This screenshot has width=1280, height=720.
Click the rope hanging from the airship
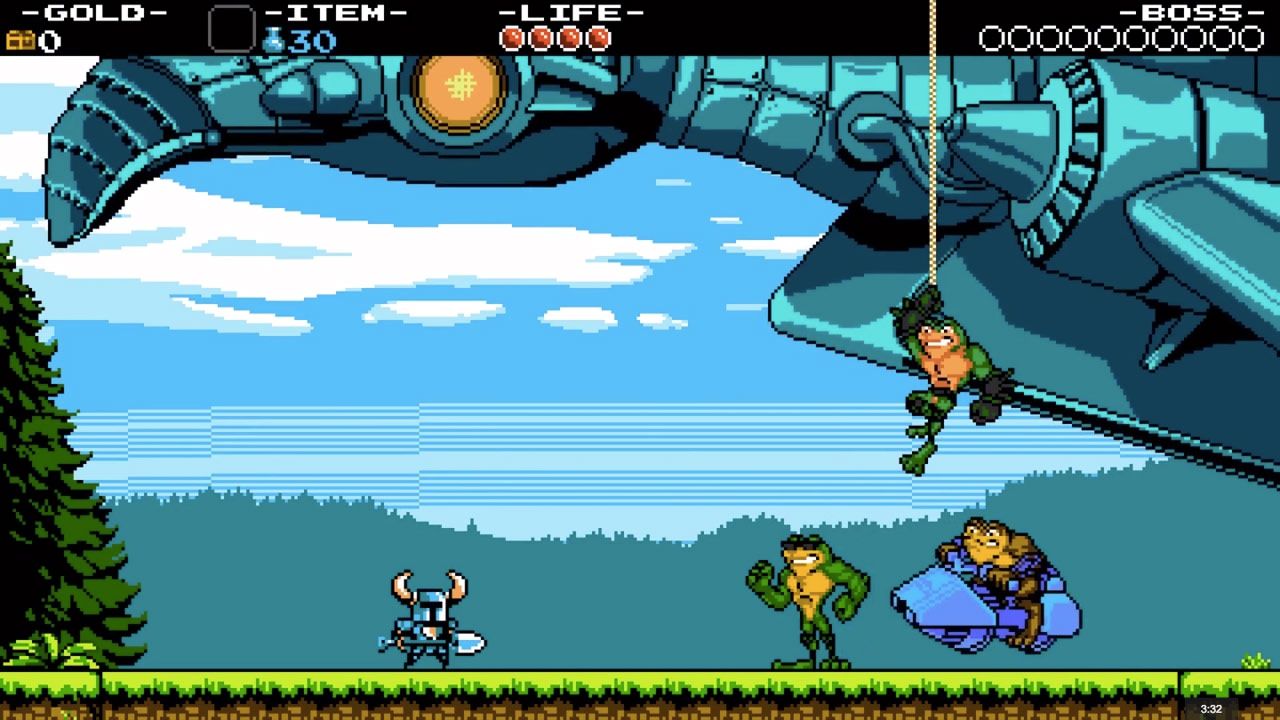coord(932,200)
